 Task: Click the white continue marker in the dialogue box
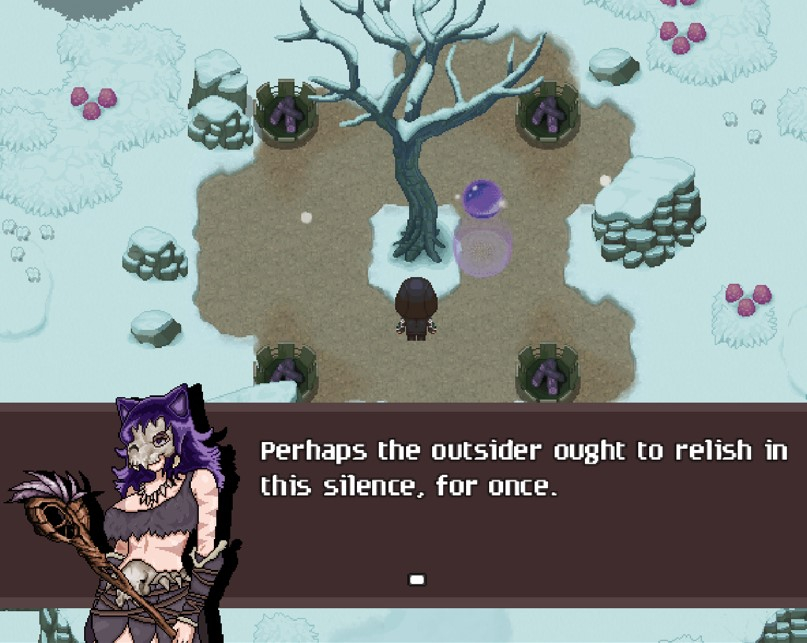417,579
